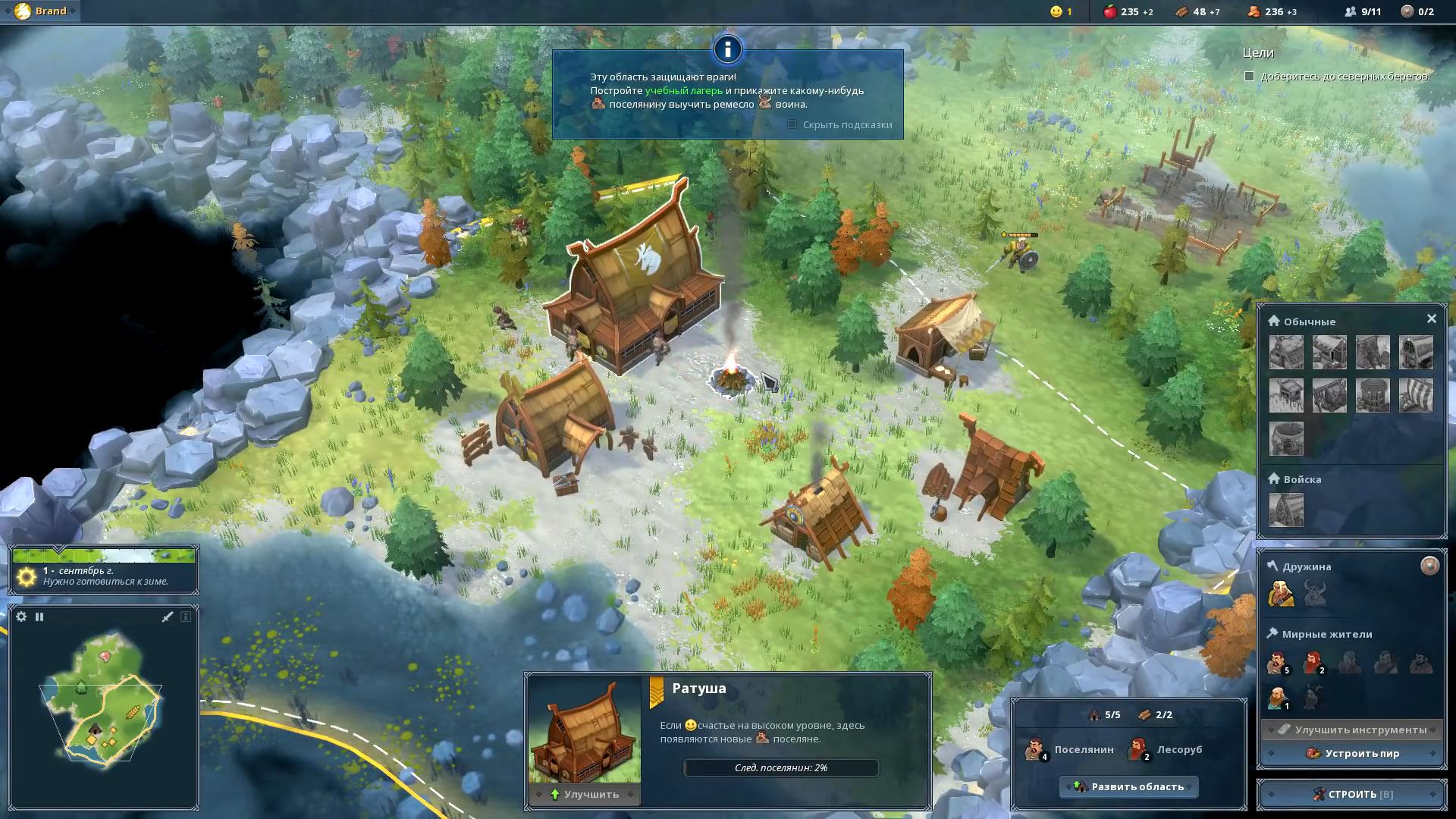
Task: Close the building list panel
Action: point(1431,319)
